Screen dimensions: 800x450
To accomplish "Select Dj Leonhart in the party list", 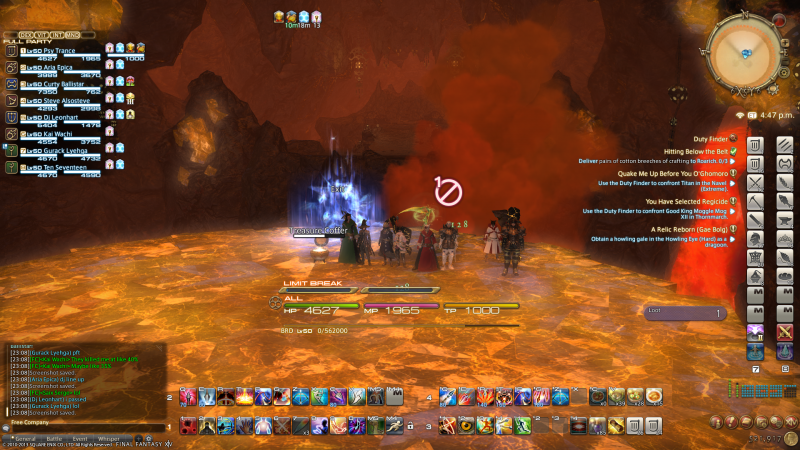I will 48,116.
